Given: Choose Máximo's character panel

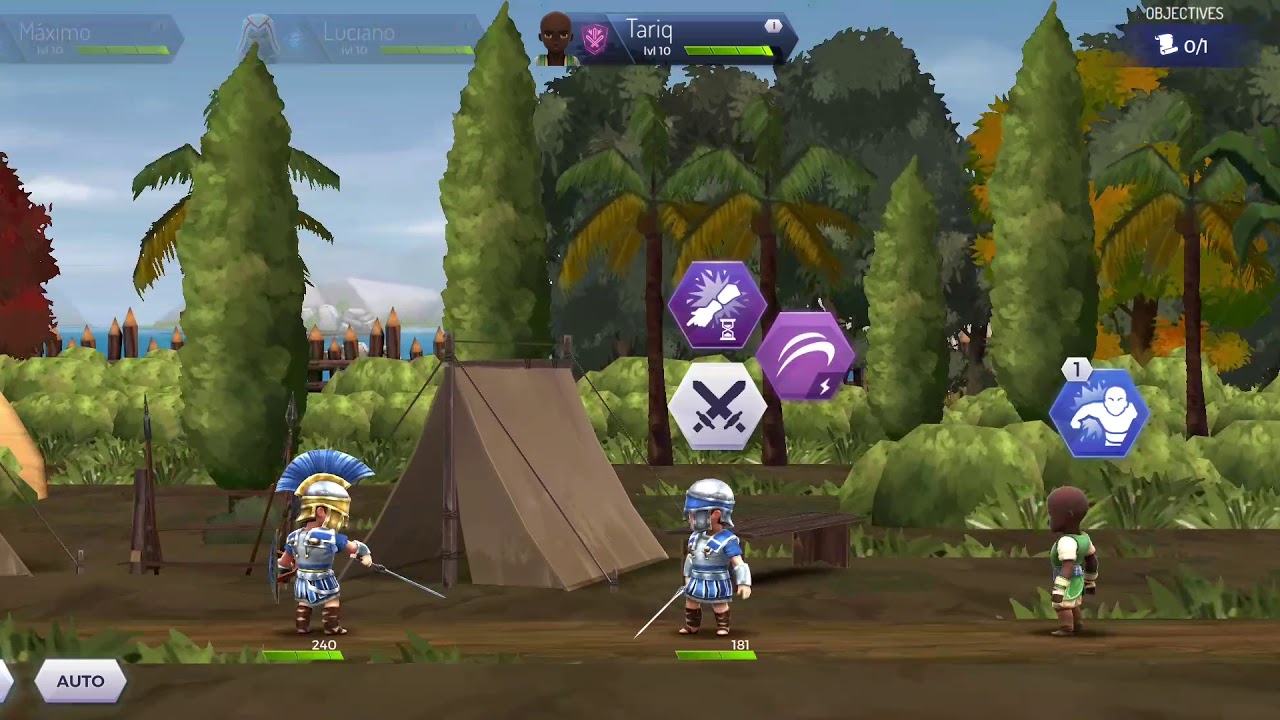Looking at the screenshot, I should (x=90, y=39).
